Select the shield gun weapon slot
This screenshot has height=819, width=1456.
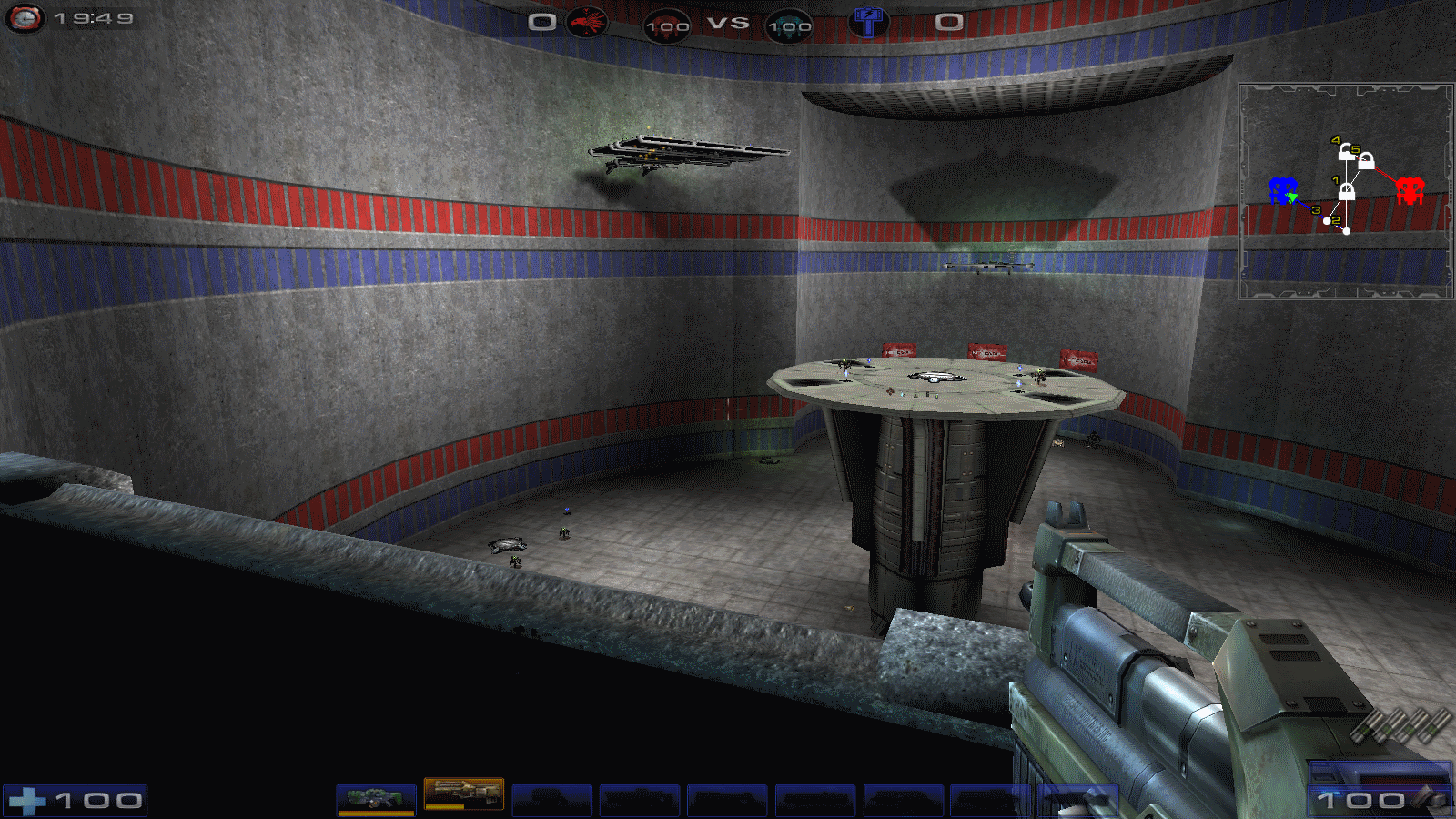click(376, 799)
